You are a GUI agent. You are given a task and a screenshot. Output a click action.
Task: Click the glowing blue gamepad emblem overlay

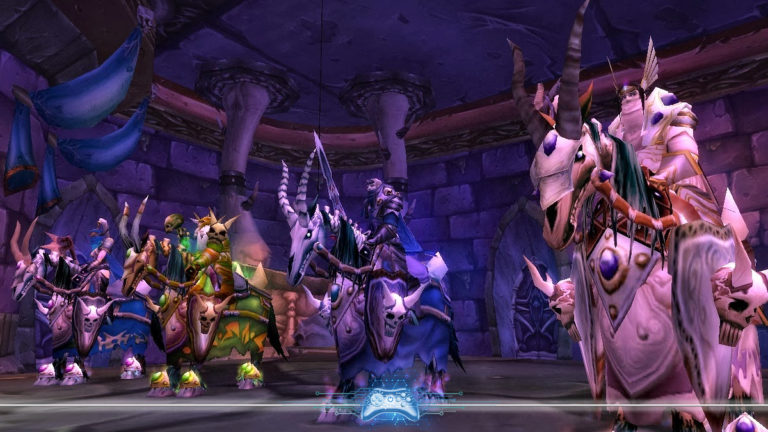point(388,402)
